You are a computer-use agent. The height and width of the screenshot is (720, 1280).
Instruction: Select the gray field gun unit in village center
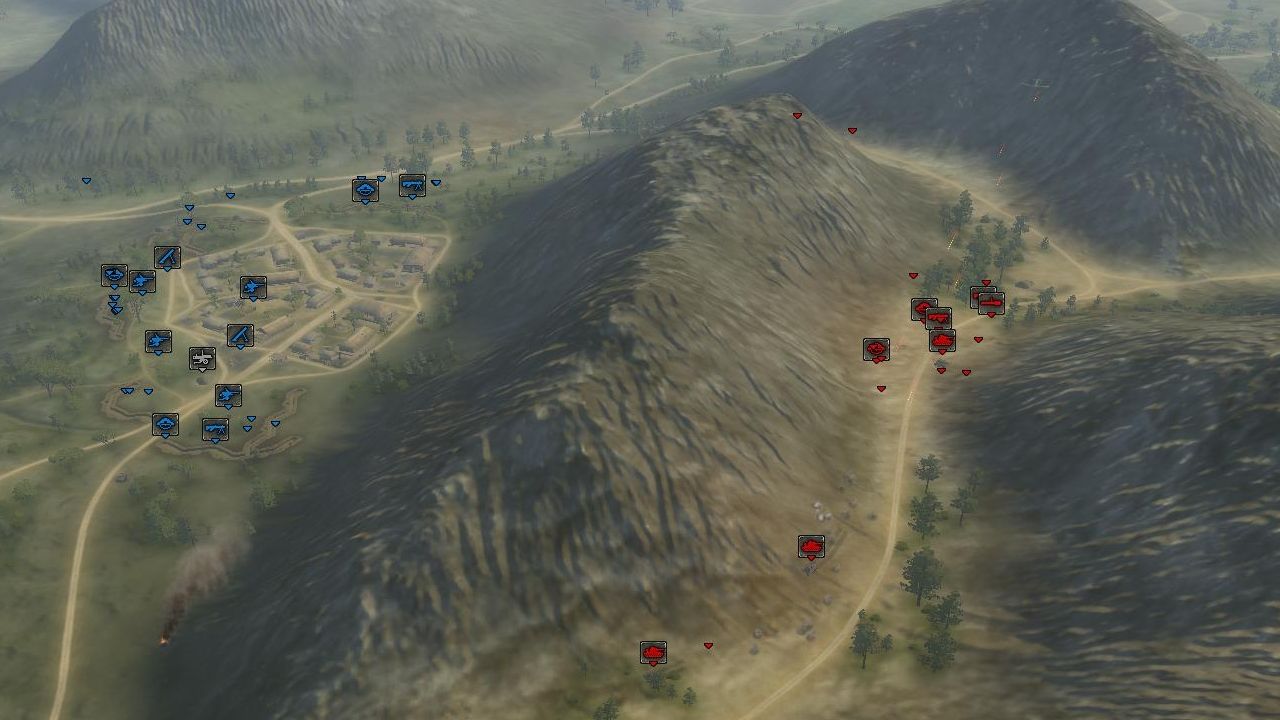(x=201, y=360)
